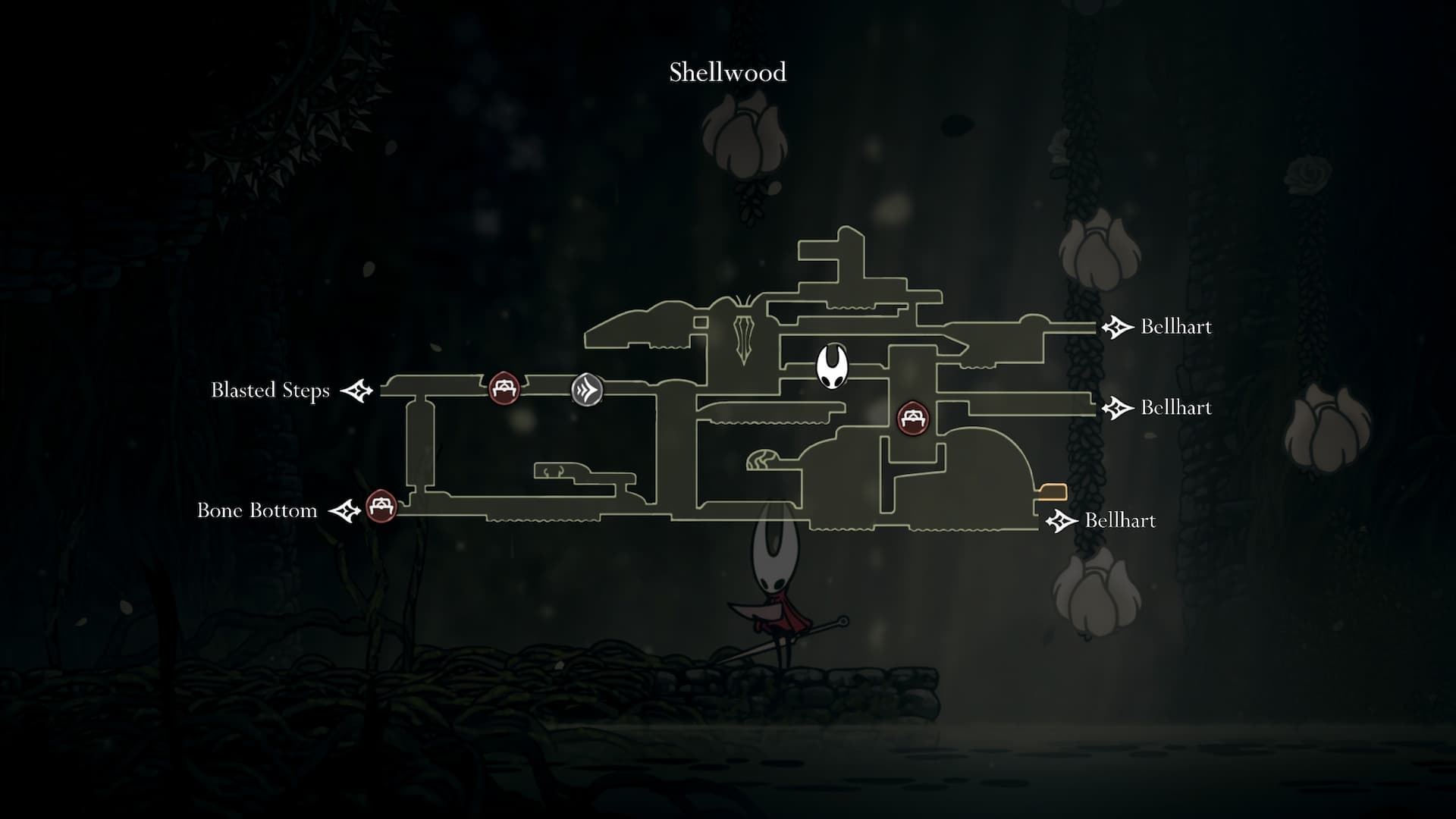Click Hornet's white mask position marker

831,366
